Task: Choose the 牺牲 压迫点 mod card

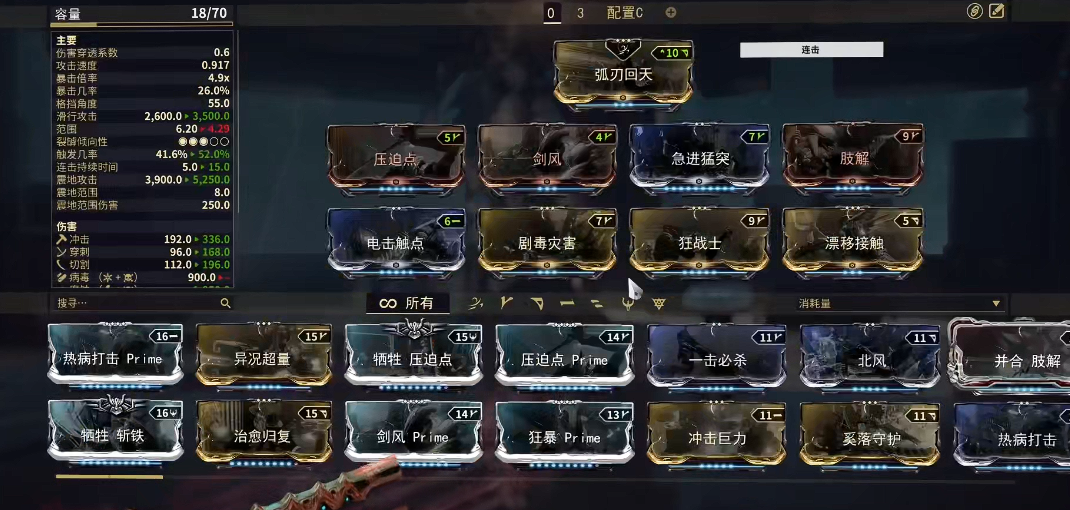Action: [413, 356]
